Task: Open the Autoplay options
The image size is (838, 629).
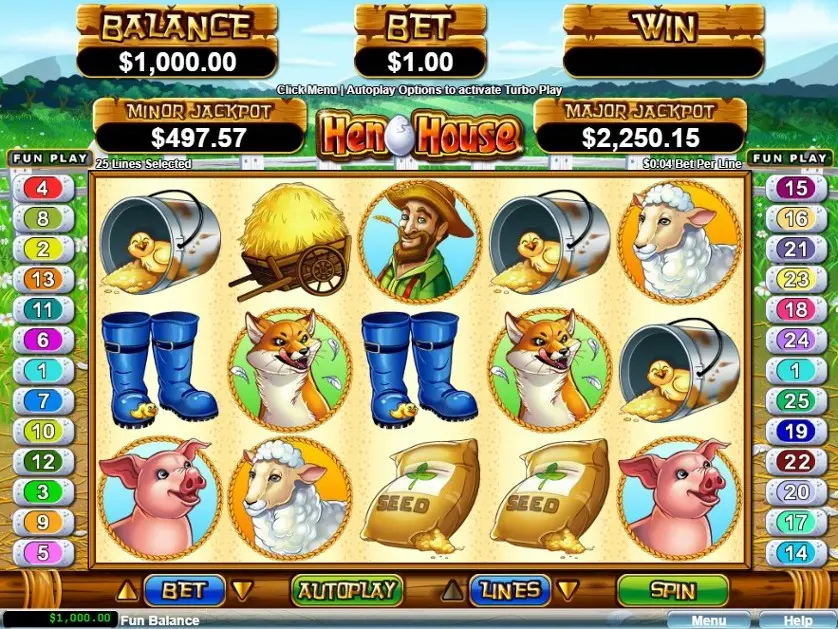Action: (x=346, y=590)
